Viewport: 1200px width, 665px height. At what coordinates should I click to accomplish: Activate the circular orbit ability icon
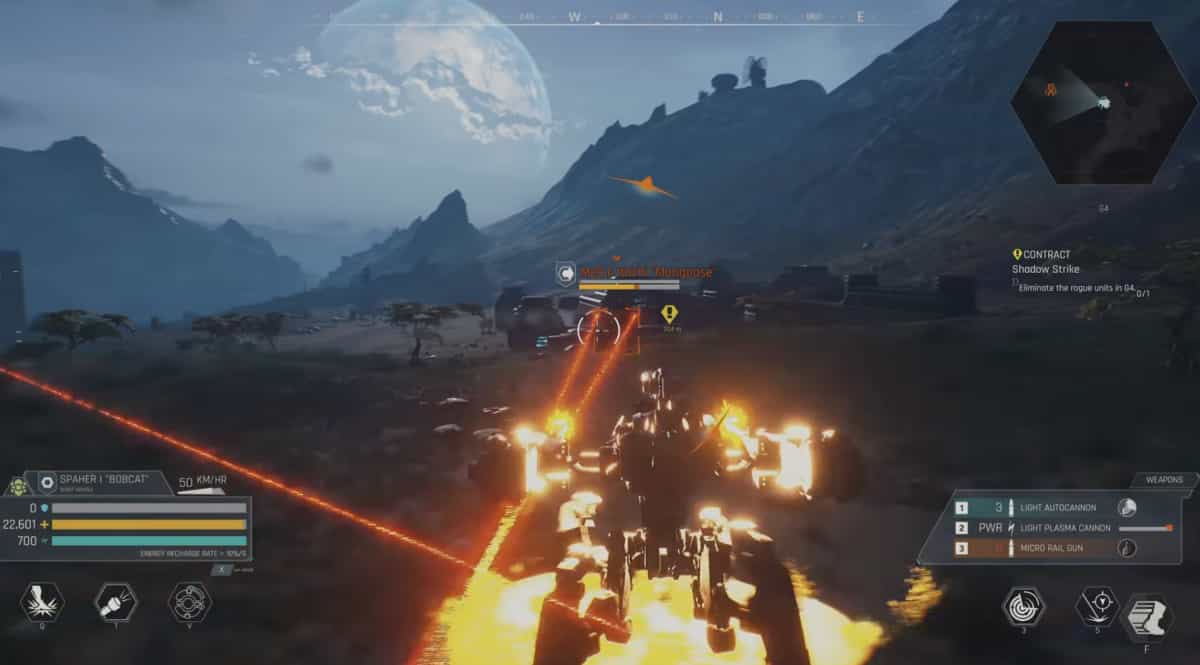tap(189, 602)
